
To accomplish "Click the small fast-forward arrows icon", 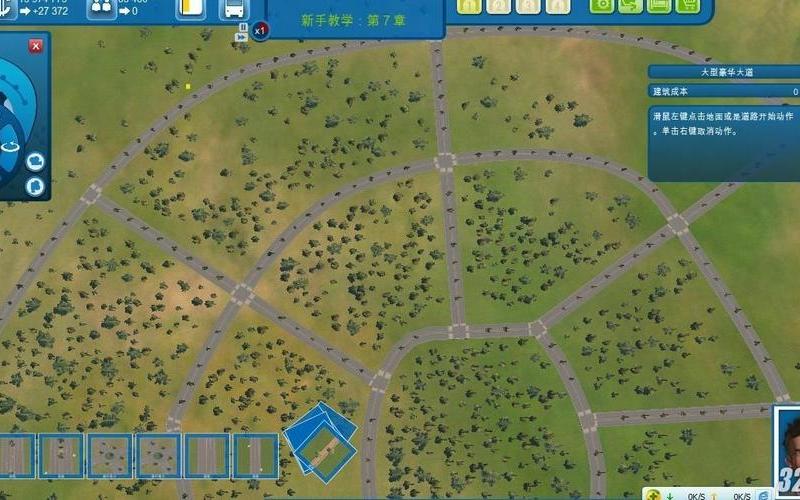I will 241,36.
